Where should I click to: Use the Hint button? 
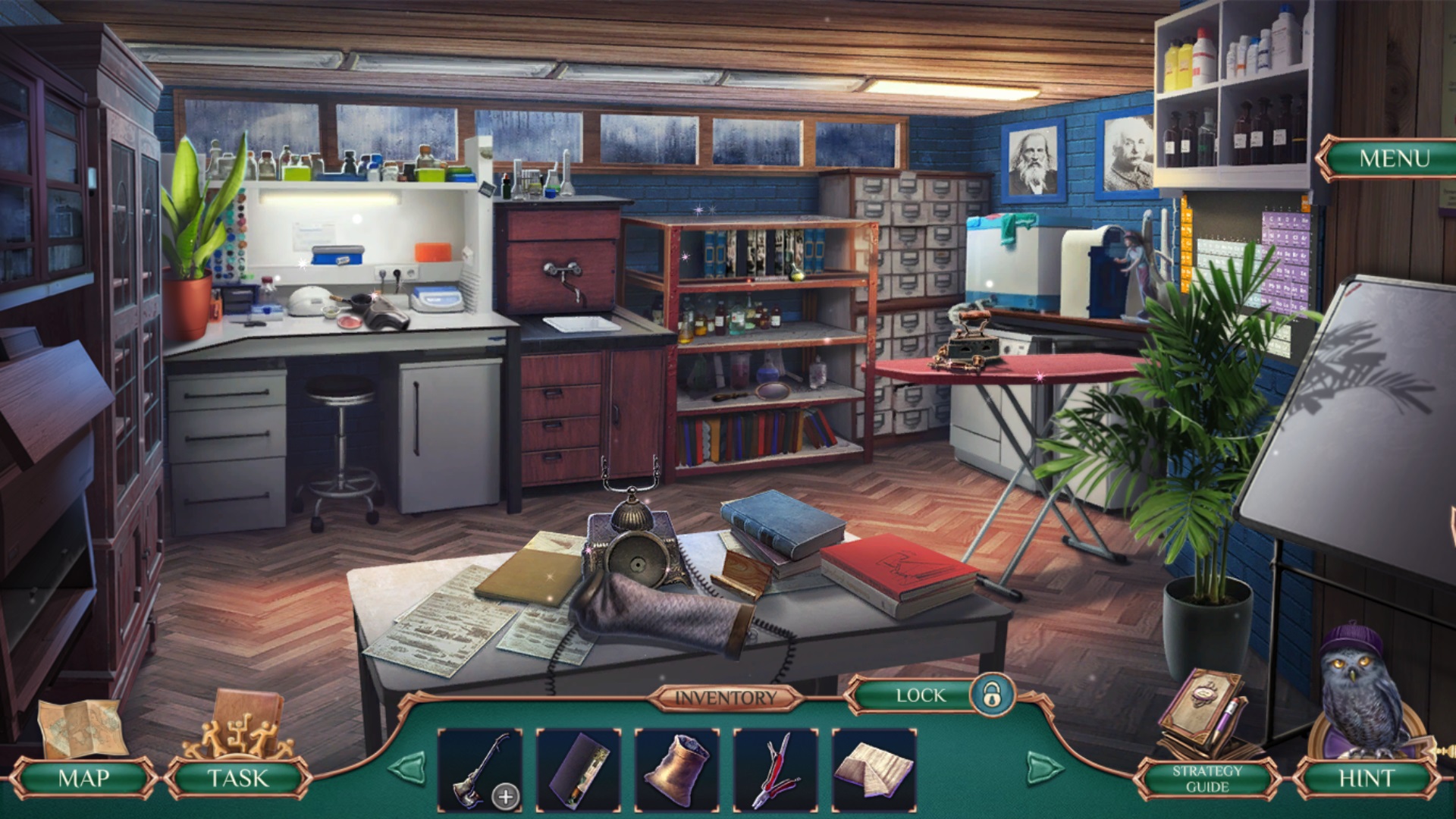point(1366,778)
